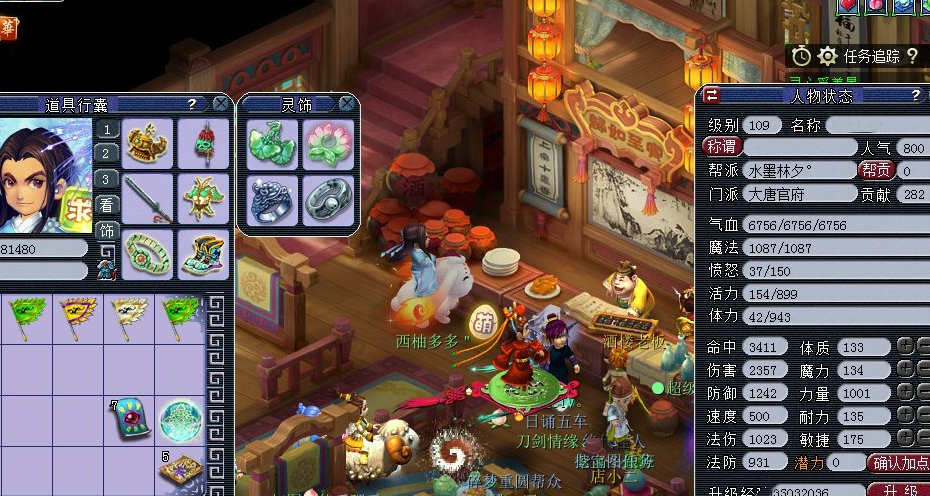The width and height of the screenshot is (930, 496).
Task: Select the pink lotus accessory slot
Action: [x=326, y=145]
